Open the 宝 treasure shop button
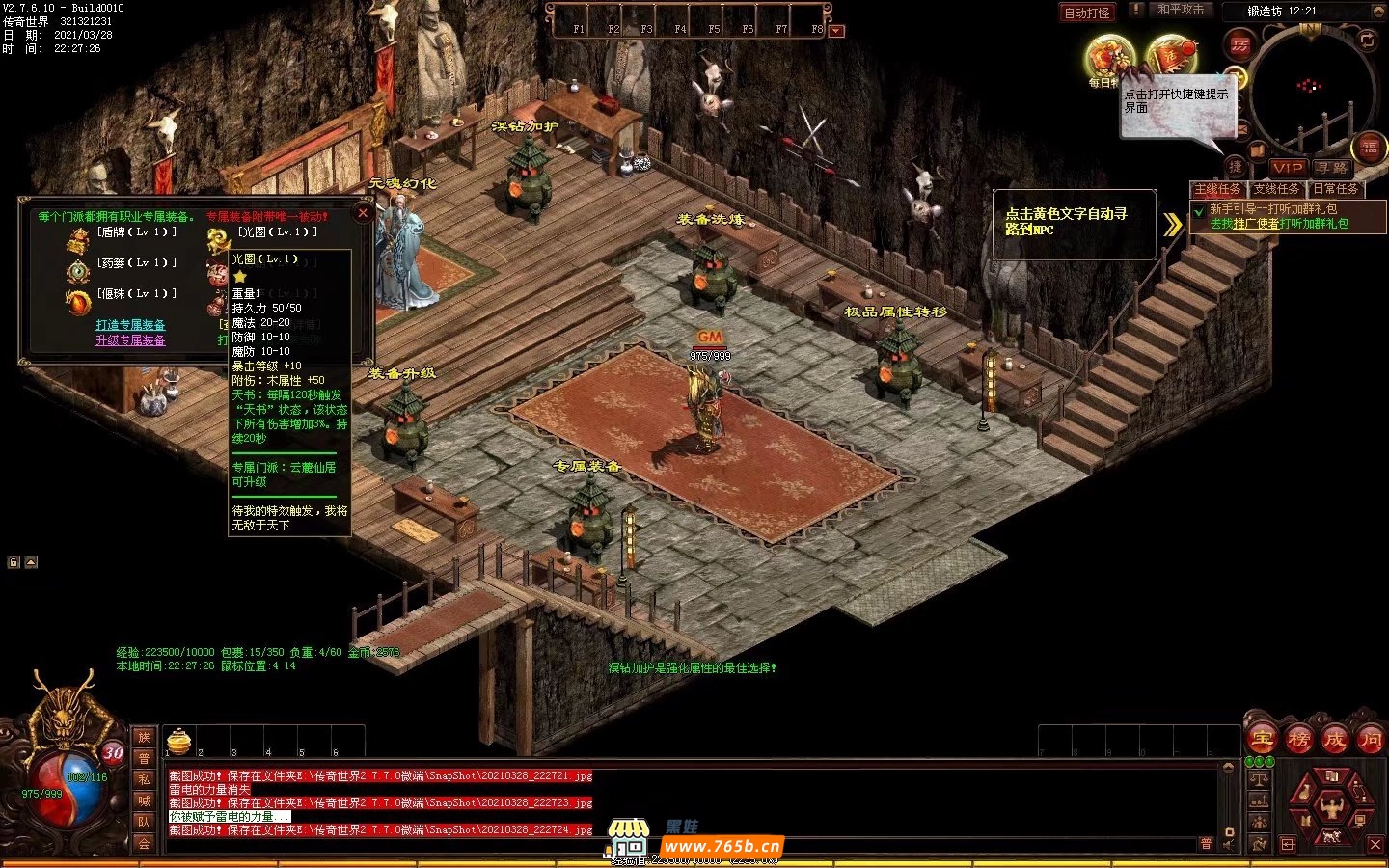 click(1262, 741)
